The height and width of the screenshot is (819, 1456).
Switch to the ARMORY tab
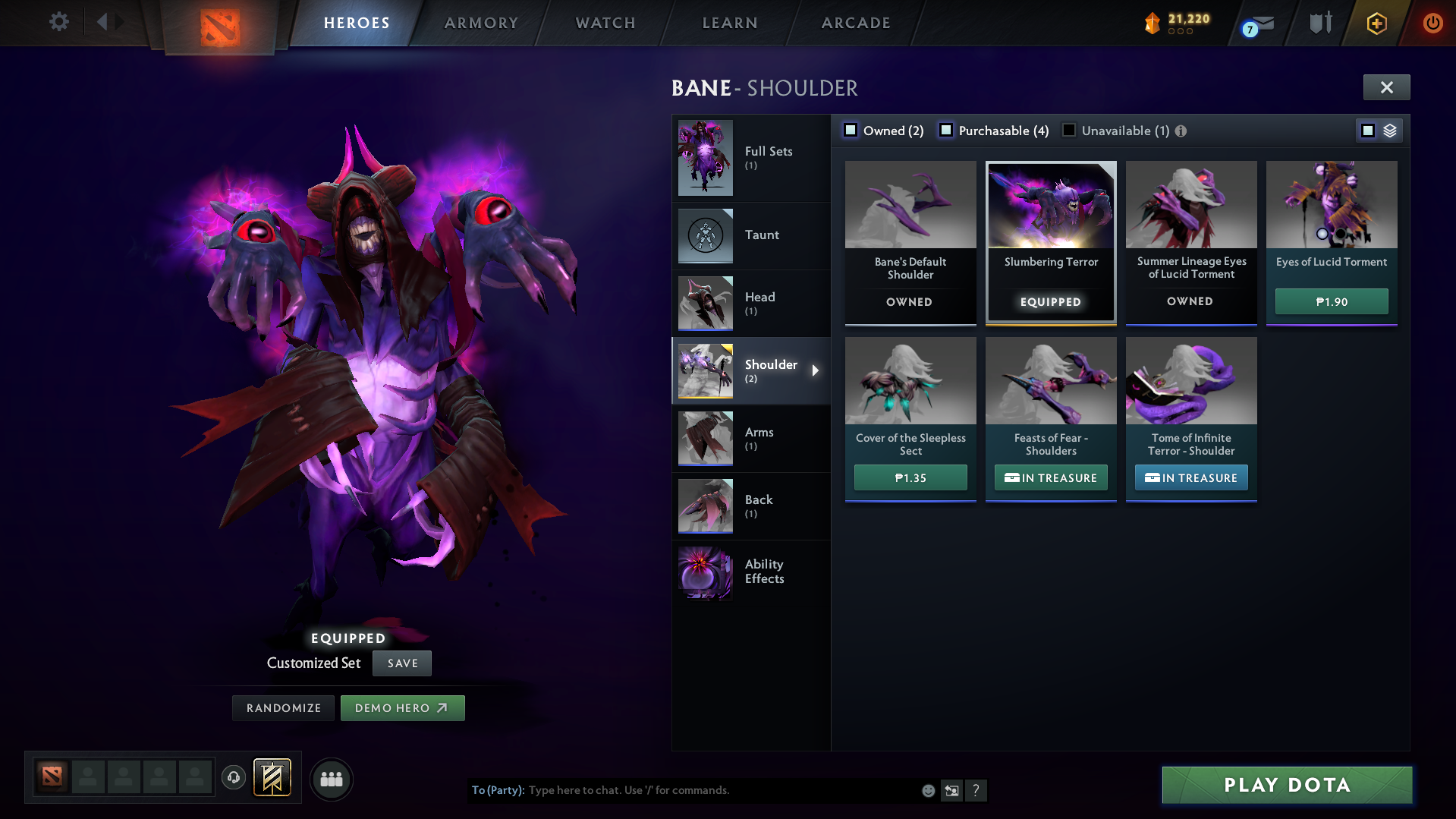point(481,23)
